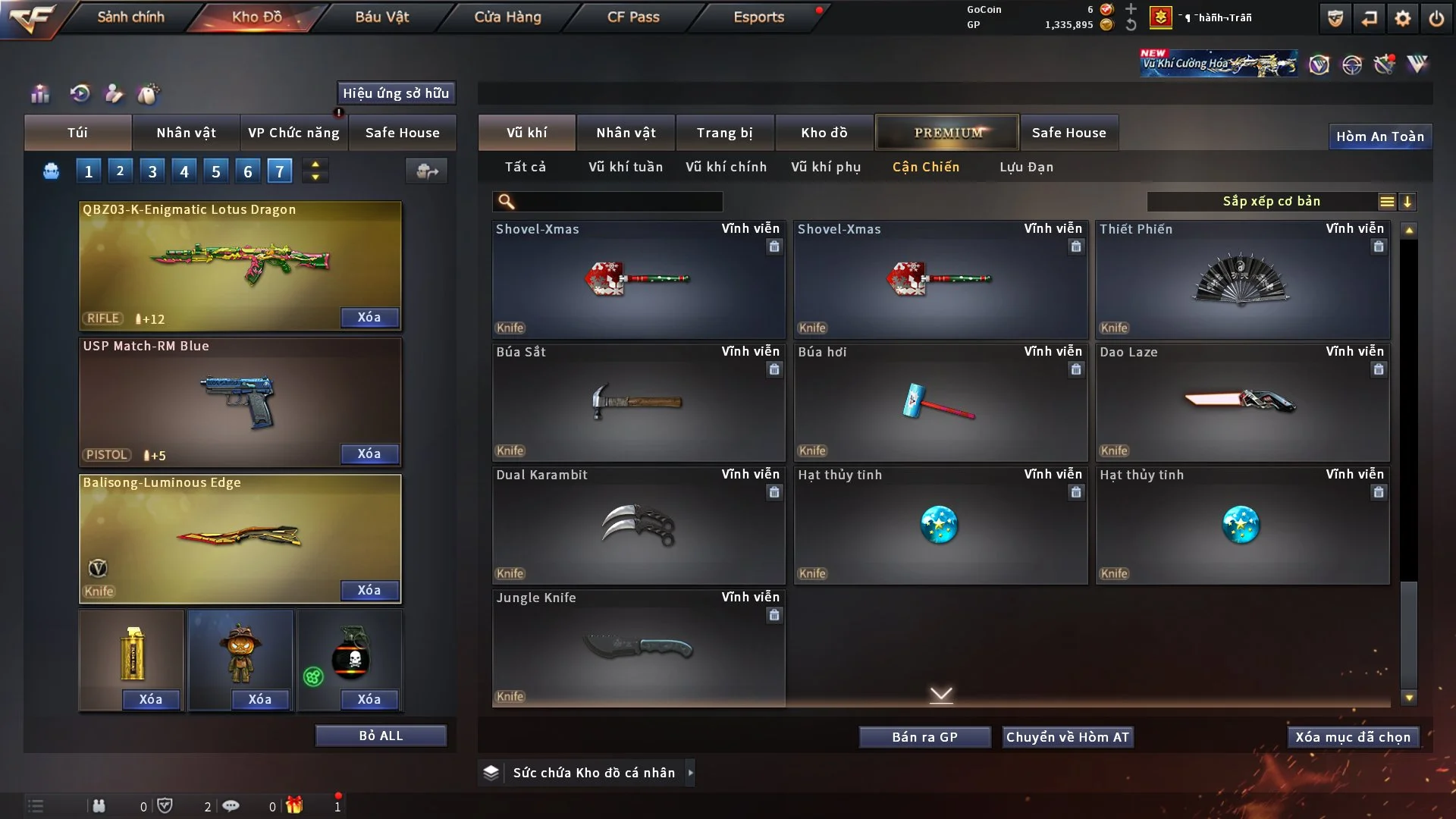Select loadout bag number 3
Viewport: 1456px width, 819px height.
coord(152,171)
